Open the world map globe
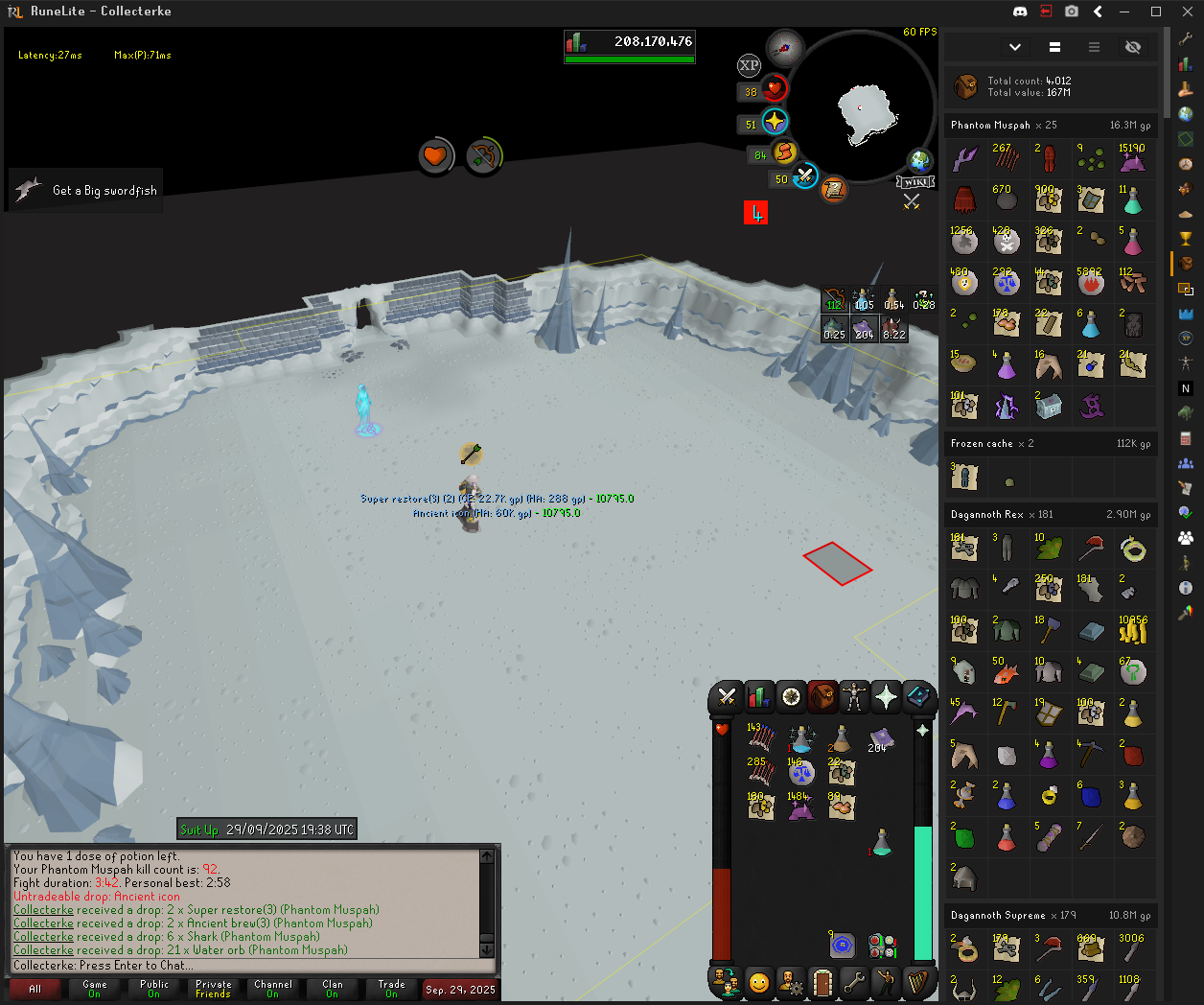The image size is (1204, 1005). coord(920,160)
